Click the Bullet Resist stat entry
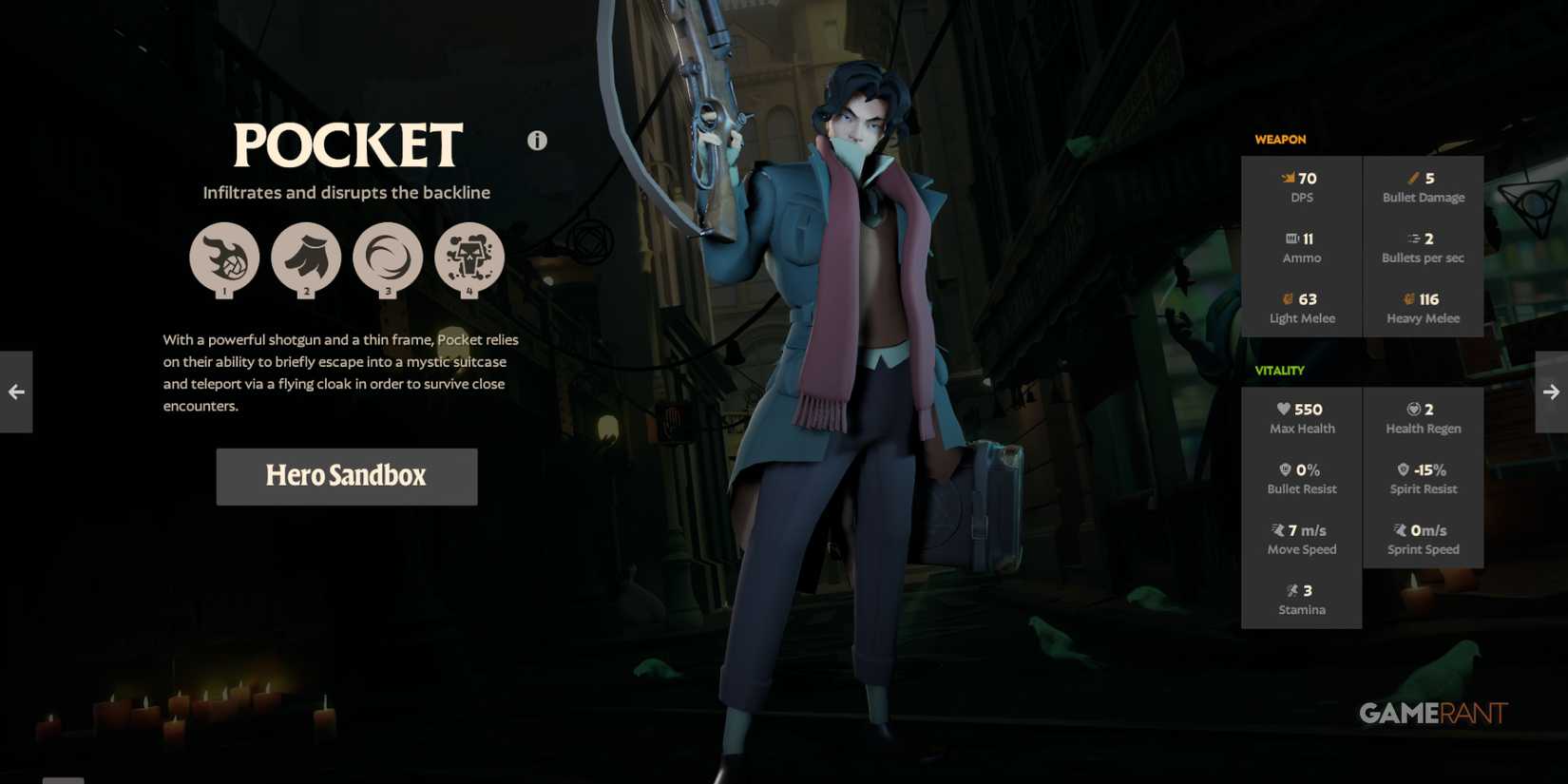Viewport: 1568px width, 784px height. (x=1301, y=478)
